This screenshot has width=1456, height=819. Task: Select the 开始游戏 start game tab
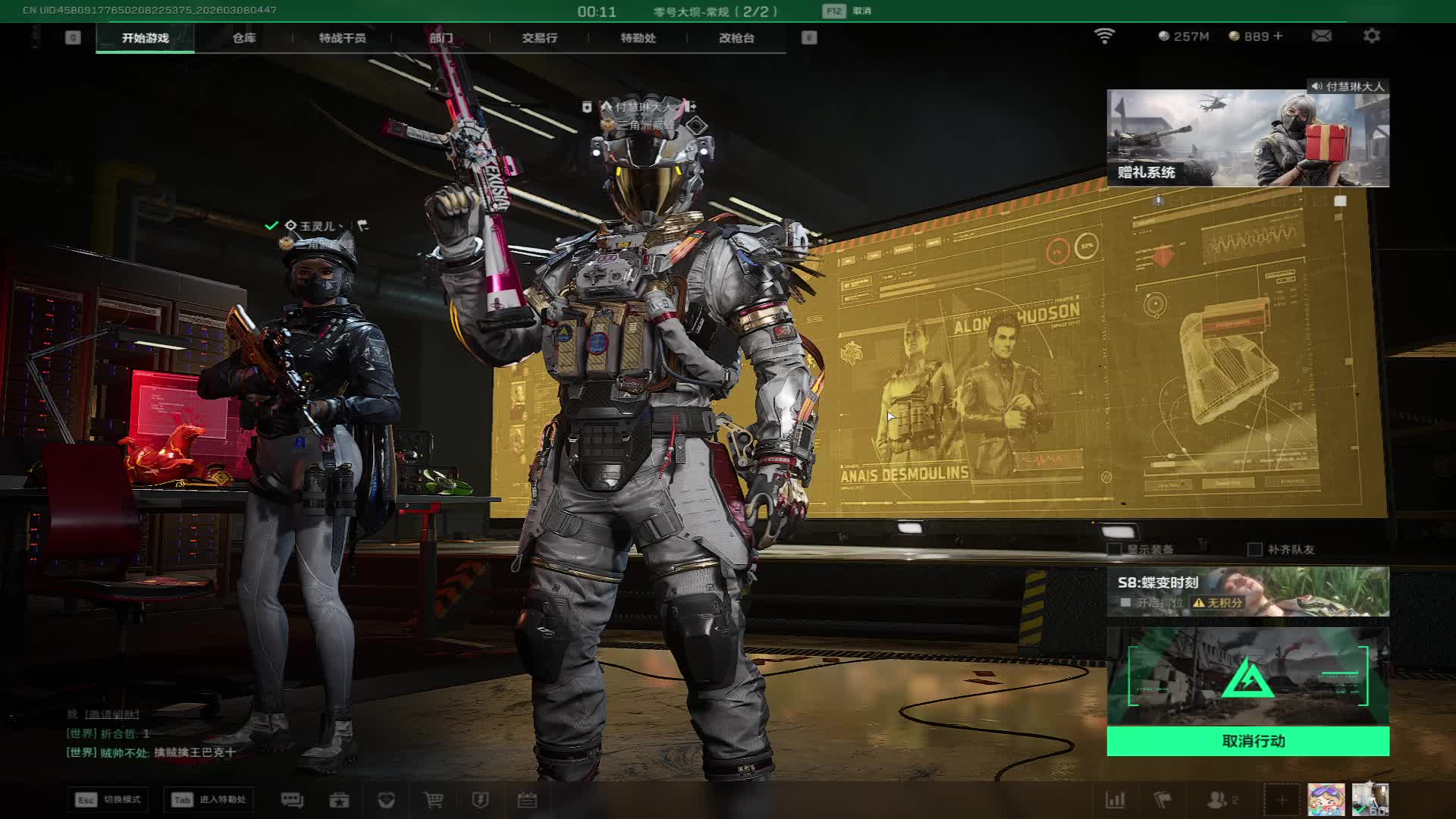pos(145,38)
